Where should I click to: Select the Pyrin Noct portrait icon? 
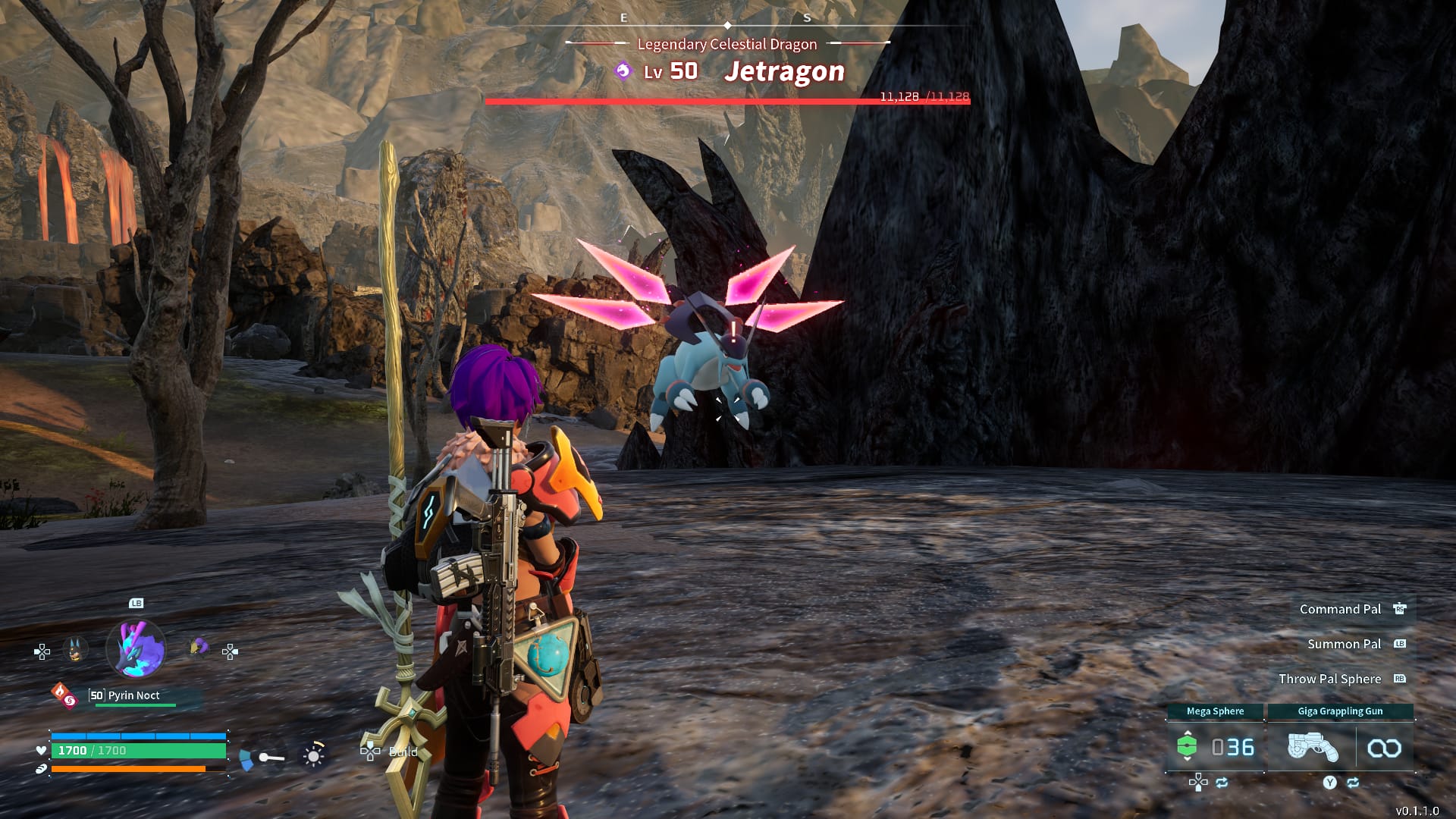134,649
